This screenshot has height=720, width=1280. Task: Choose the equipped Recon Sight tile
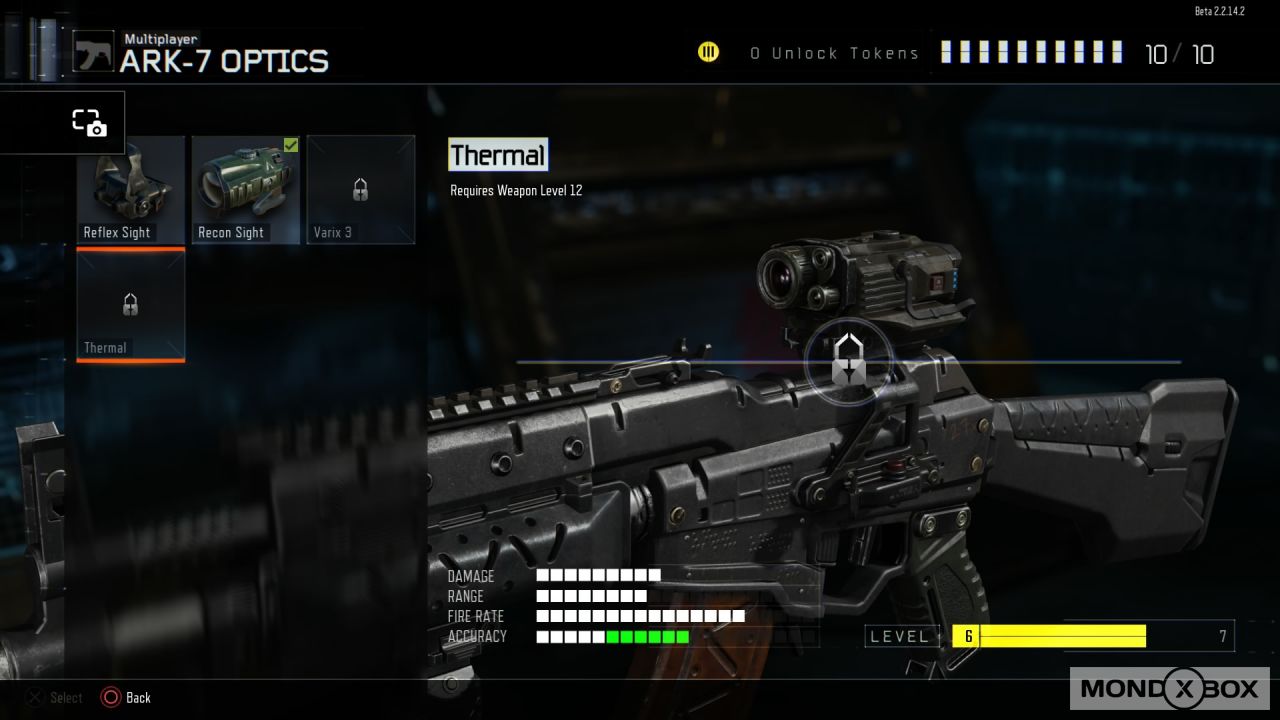(246, 190)
